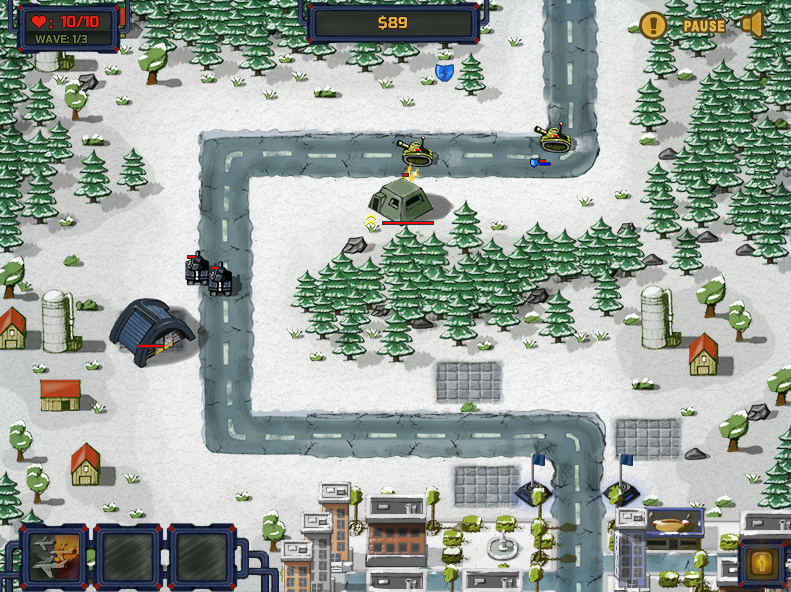Image resolution: width=791 pixels, height=592 pixels.
Task: Click the exclamation mark alert icon
Action: 653,26
